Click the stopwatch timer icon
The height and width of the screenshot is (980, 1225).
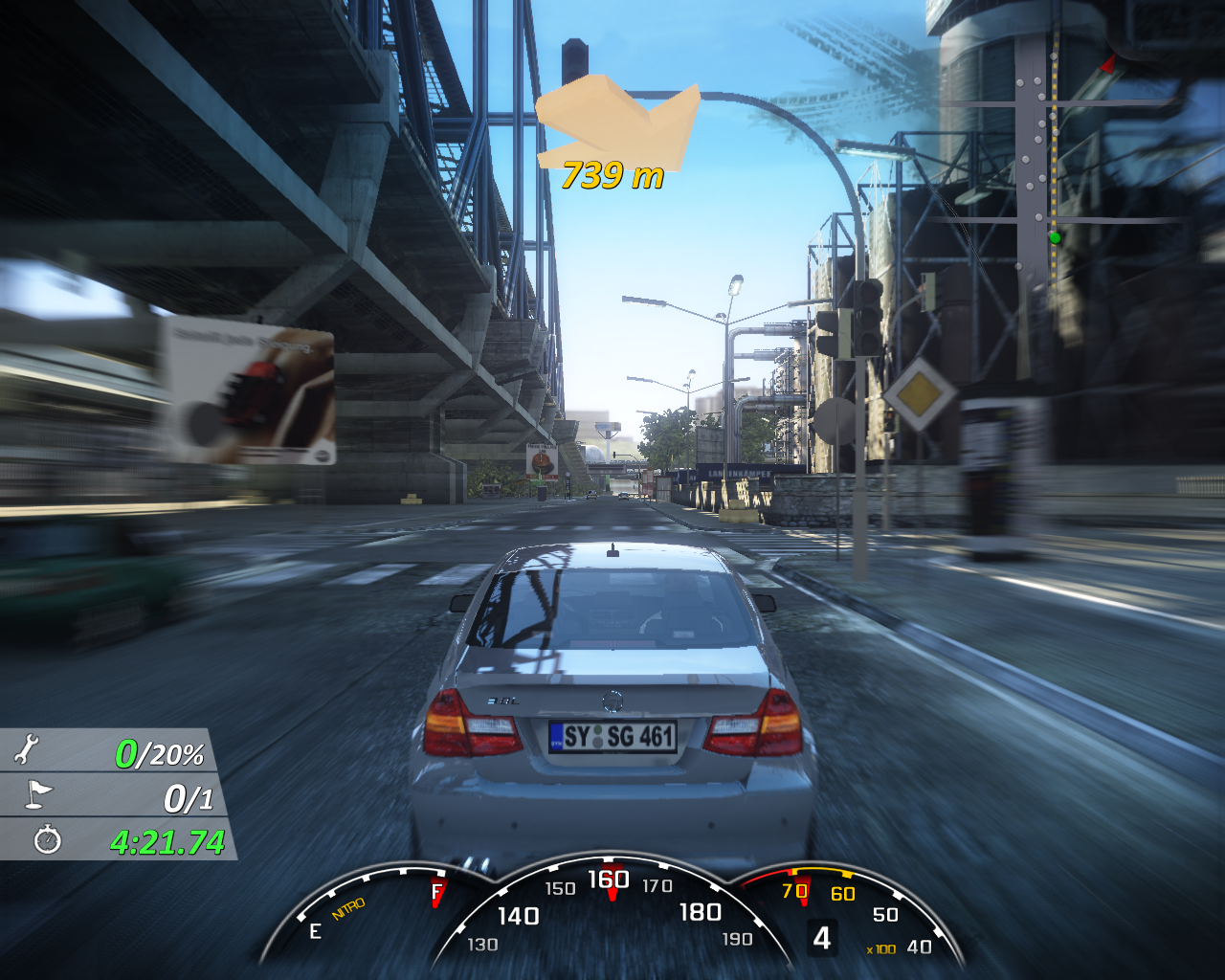(47, 840)
